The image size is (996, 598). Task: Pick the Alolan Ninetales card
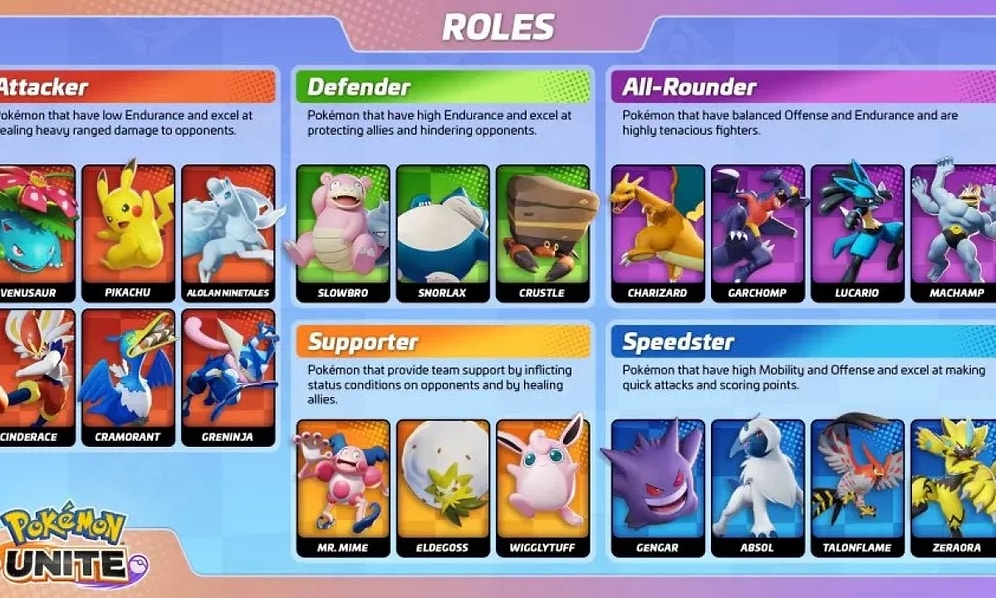tap(228, 234)
